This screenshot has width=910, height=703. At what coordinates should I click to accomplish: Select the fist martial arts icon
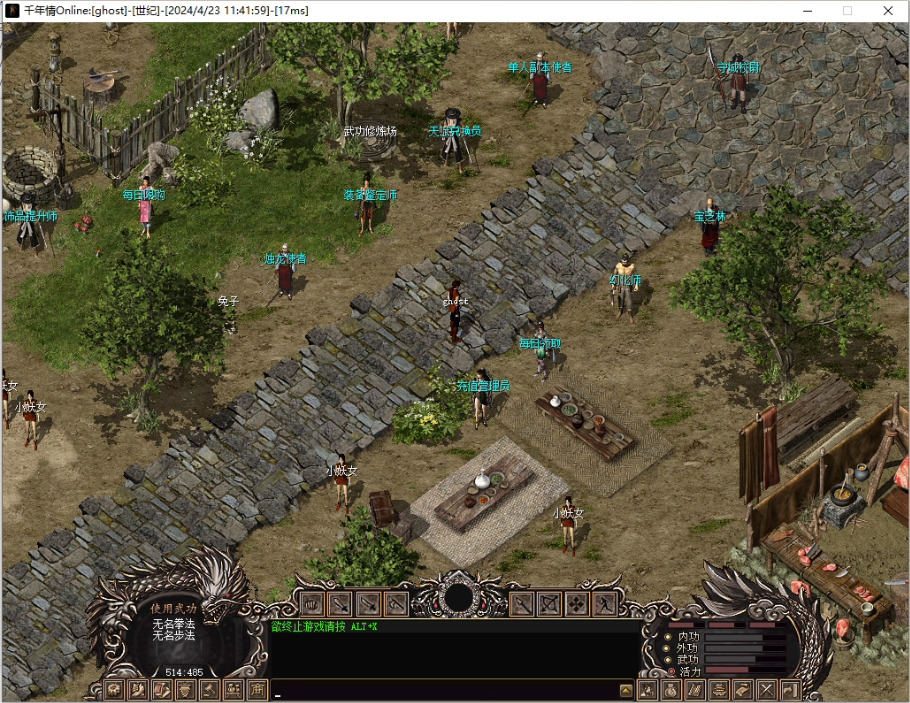312,604
